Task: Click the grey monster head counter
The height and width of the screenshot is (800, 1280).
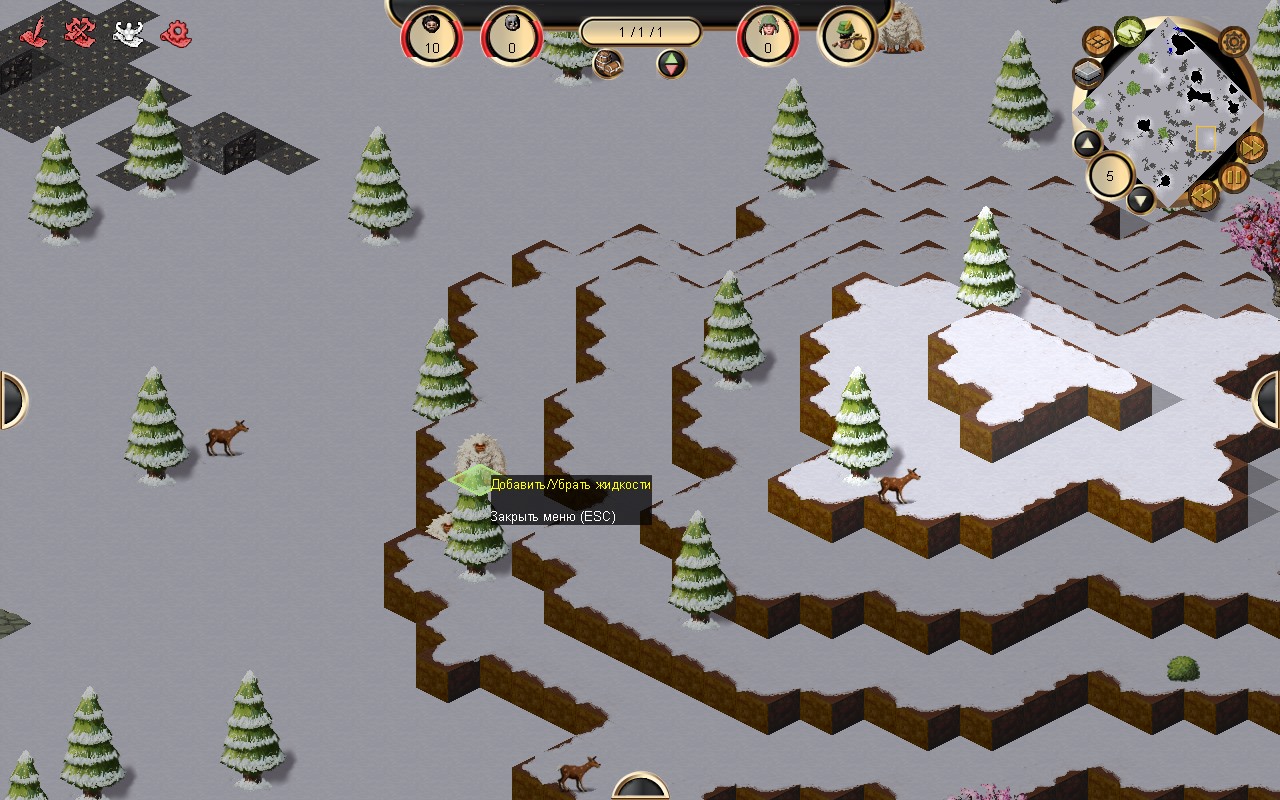Action: point(512,36)
